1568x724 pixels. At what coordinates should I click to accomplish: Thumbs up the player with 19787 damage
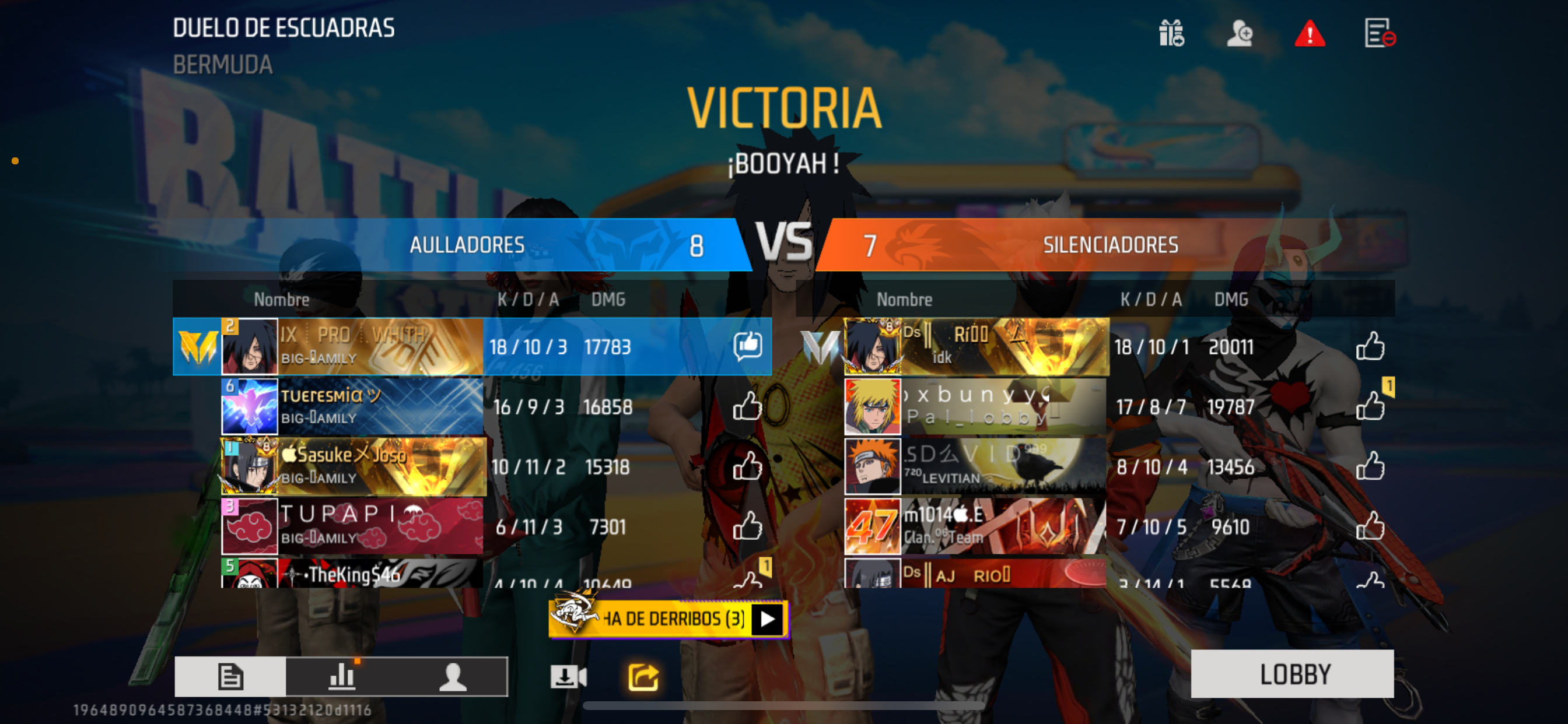tap(1370, 406)
